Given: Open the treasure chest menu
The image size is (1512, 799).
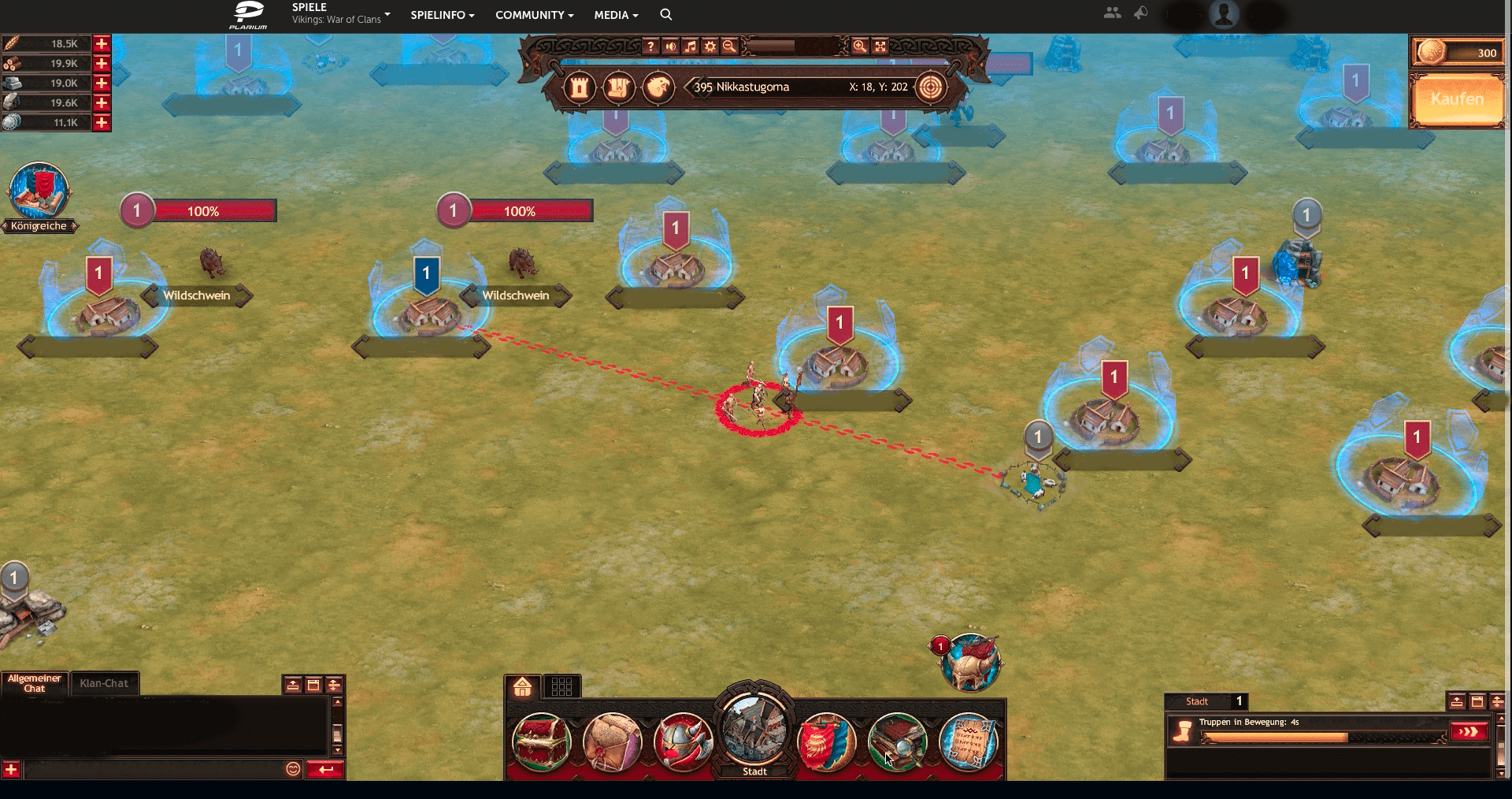Looking at the screenshot, I should click(x=541, y=741).
